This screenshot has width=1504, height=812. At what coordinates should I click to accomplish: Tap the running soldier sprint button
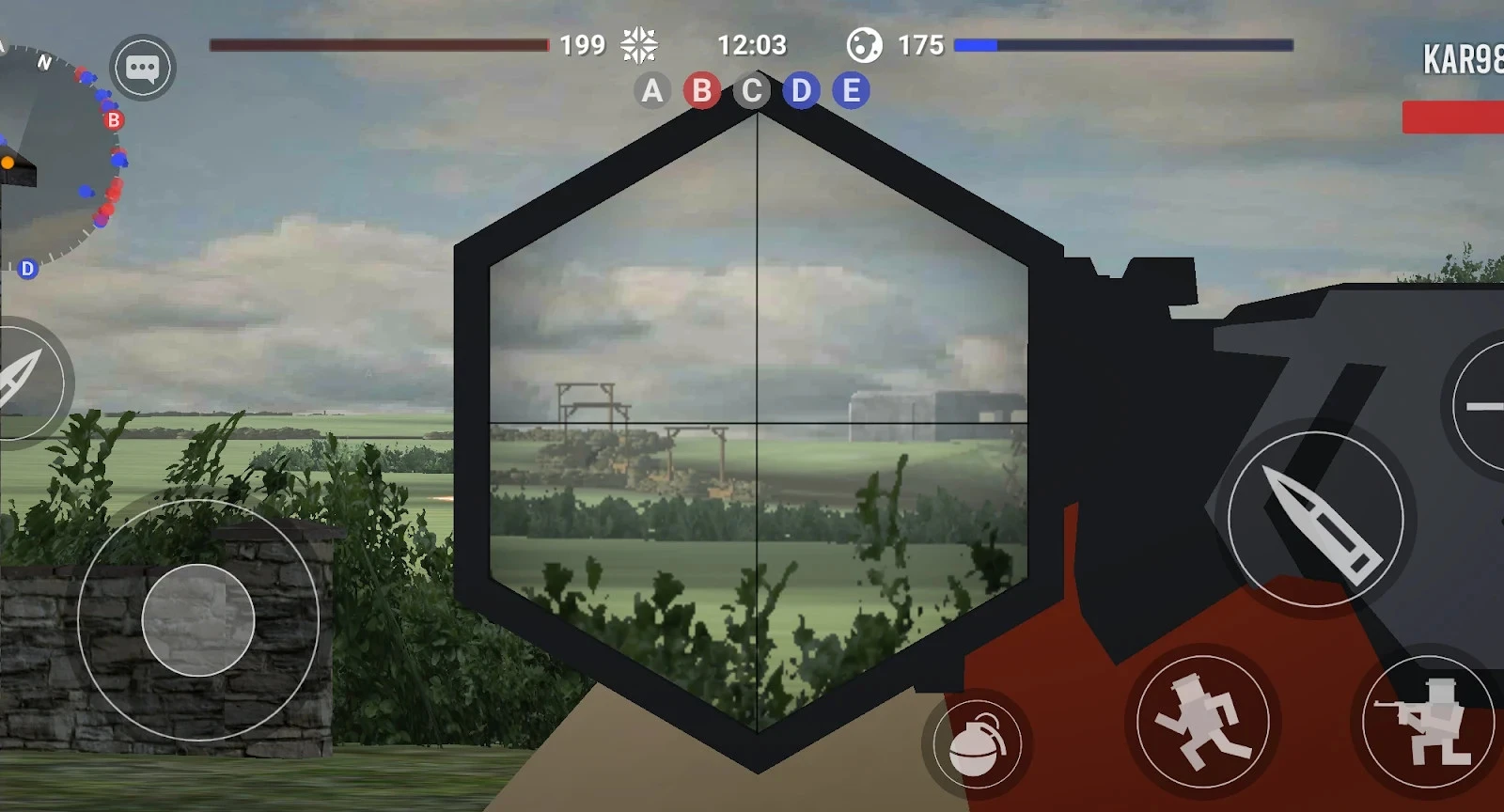tap(1202, 722)
